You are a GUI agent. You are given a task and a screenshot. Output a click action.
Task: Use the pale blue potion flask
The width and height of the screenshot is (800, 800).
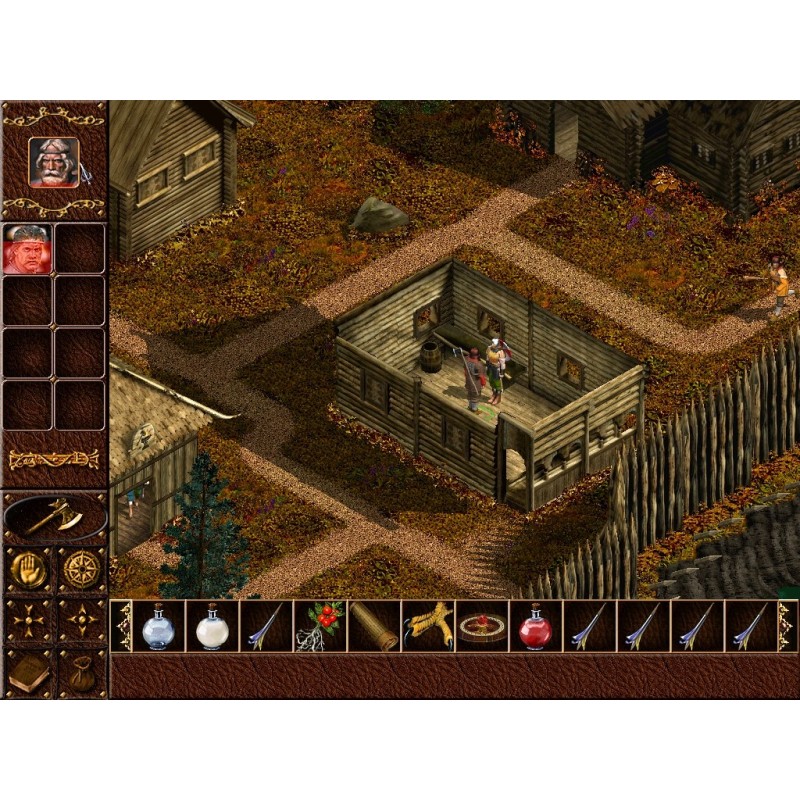coord(158,627)
